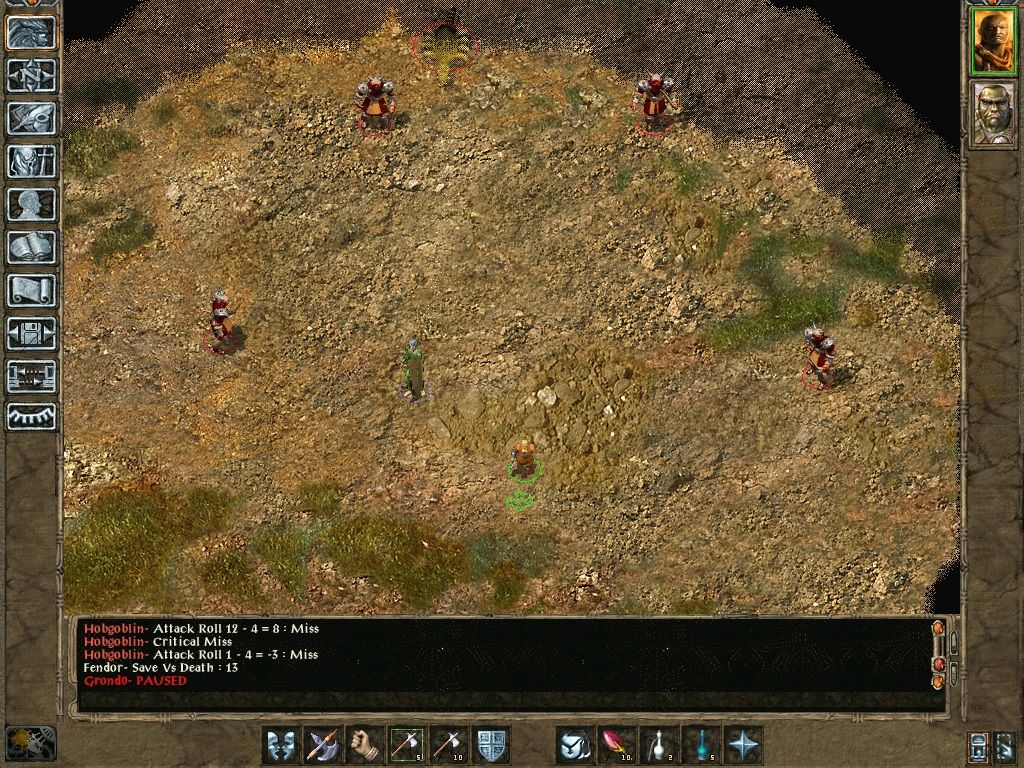Screen dimensions: 1024x768
Task: Choose the battle axe attack button
Action: pos(322,745)
